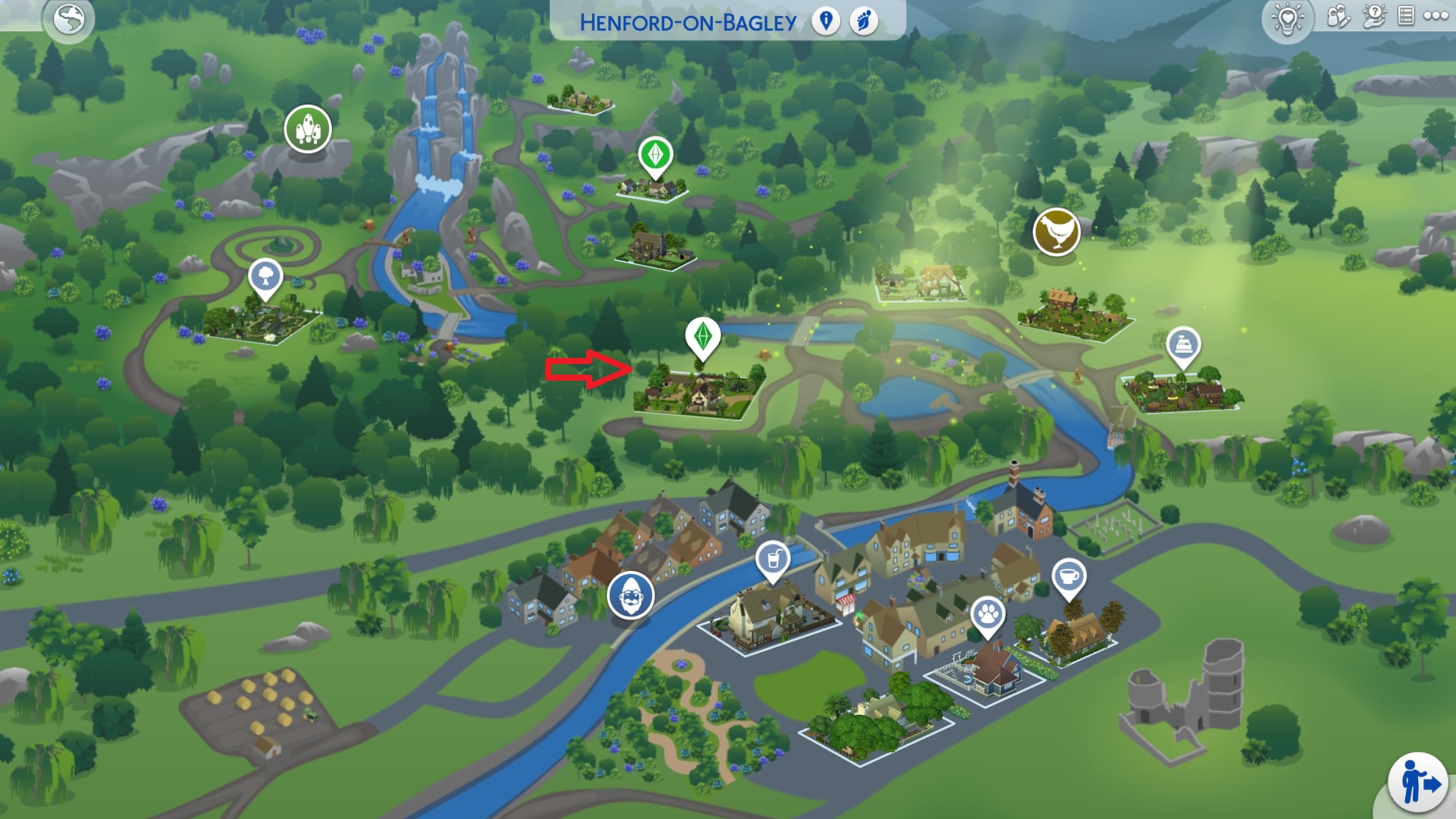Open the heart lightbulb icon
Screen dimensions: 1456x819
[x=1288, y=18]
